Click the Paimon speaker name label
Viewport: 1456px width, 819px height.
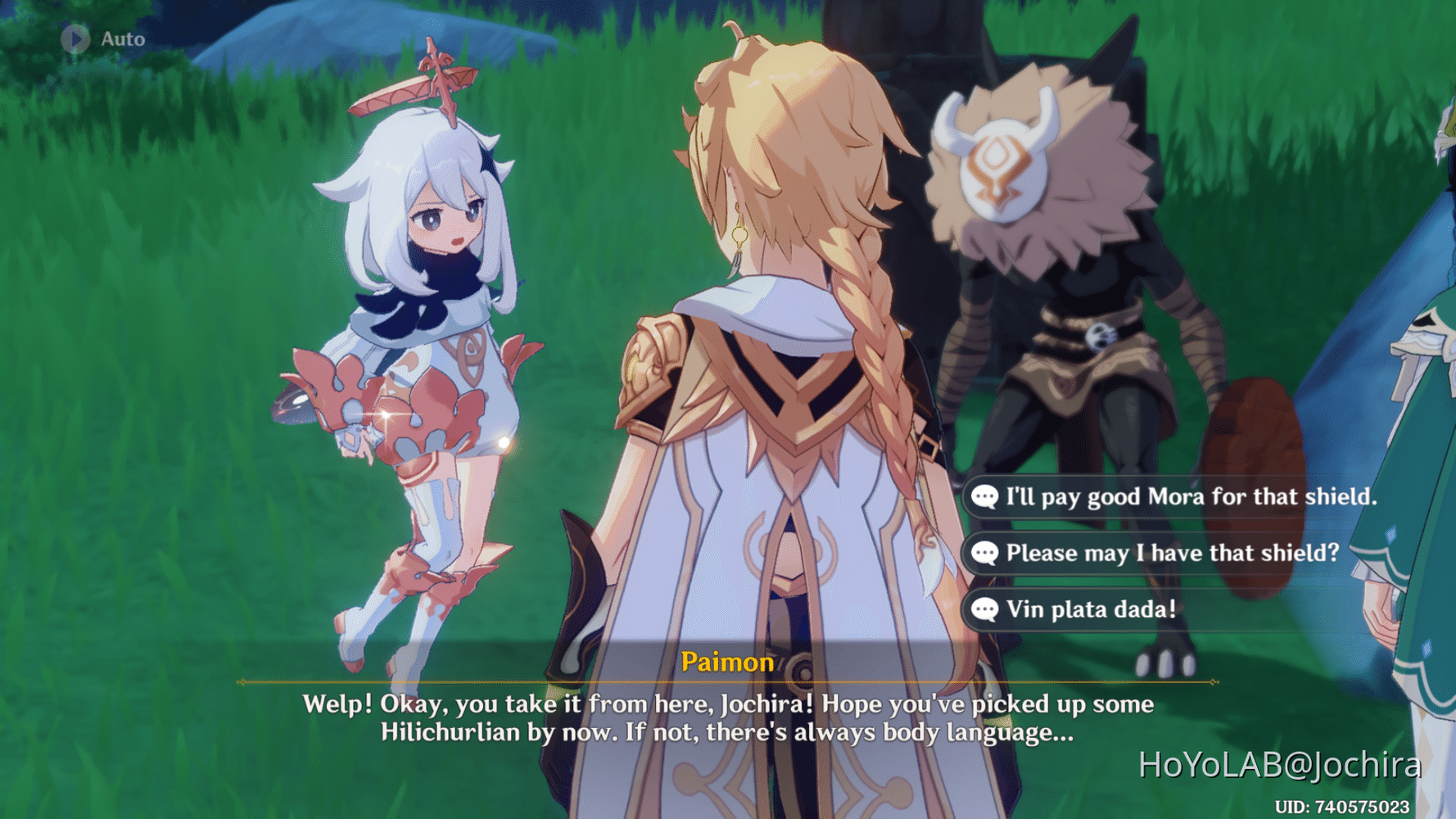click(x=727, y=663)
